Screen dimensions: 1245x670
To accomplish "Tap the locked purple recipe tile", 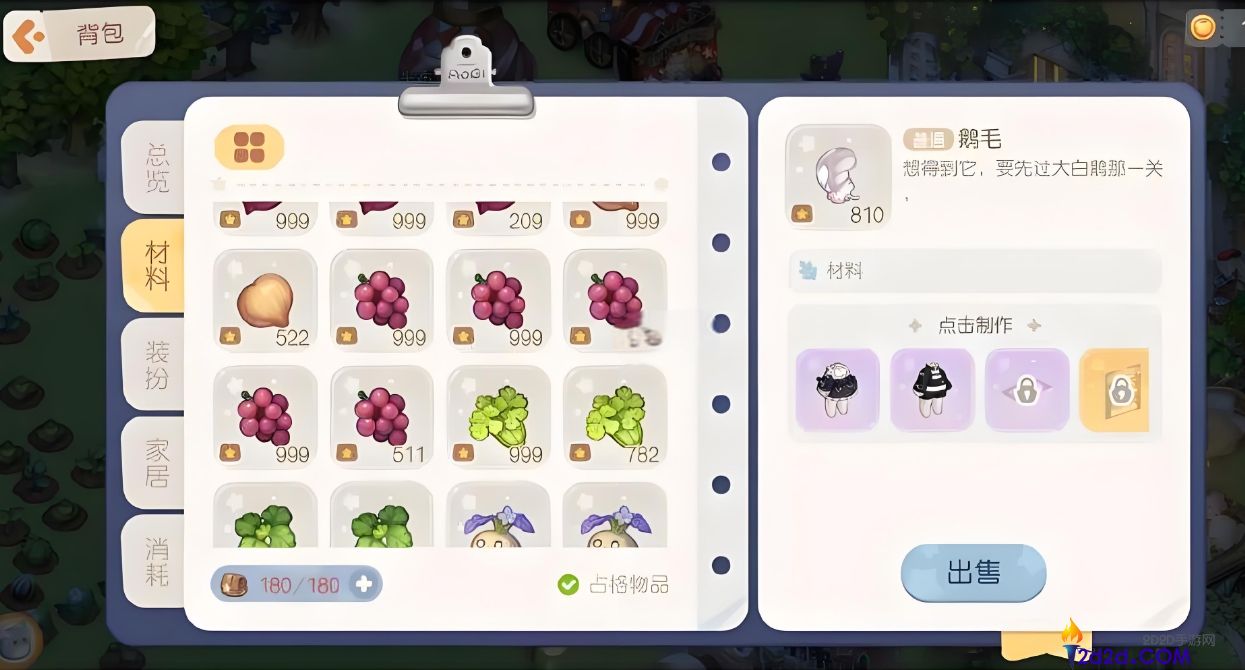I will [1027, 390].
